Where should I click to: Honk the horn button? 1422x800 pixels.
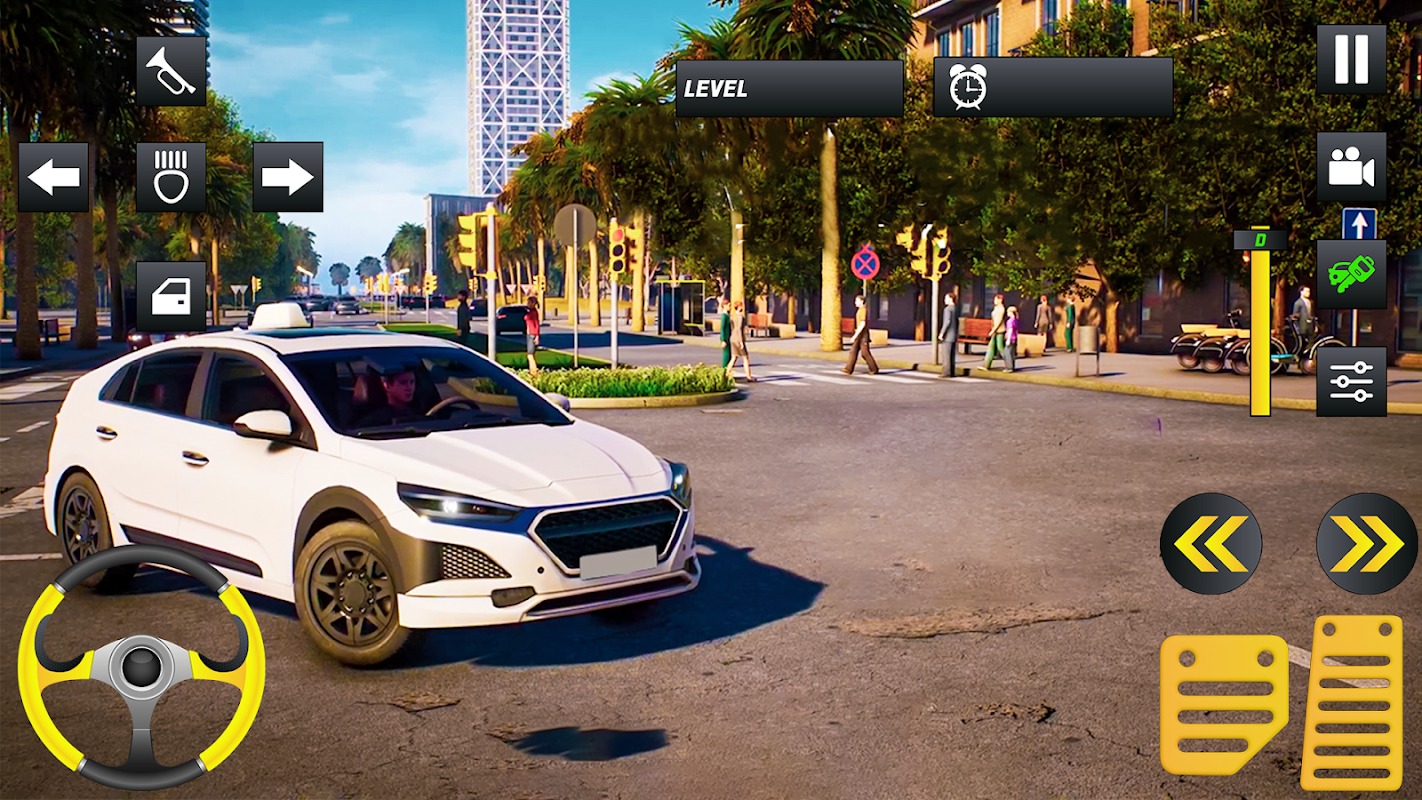coord(171,71)
